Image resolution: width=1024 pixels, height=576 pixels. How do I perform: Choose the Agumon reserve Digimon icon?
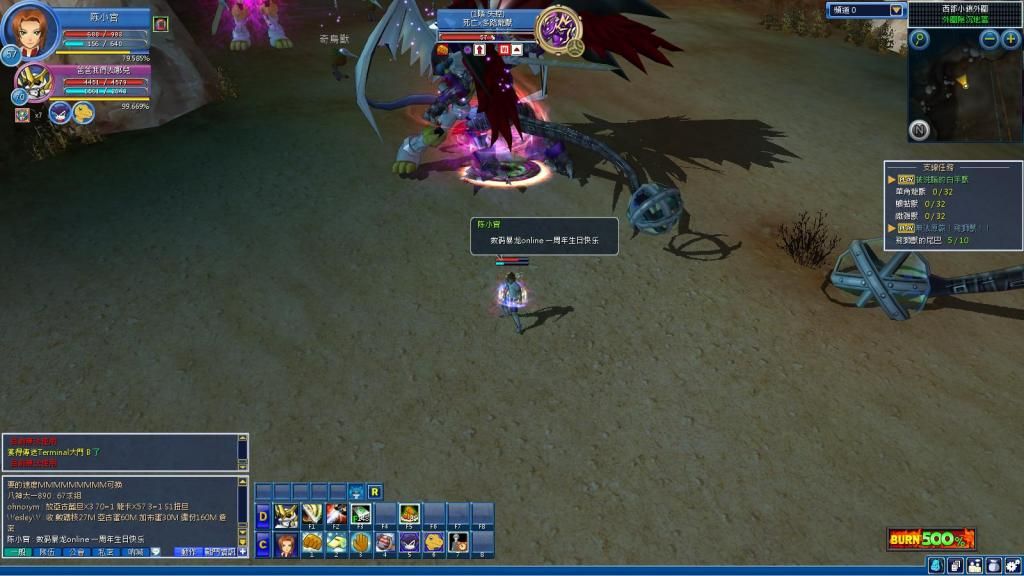[x=83, y=112]
